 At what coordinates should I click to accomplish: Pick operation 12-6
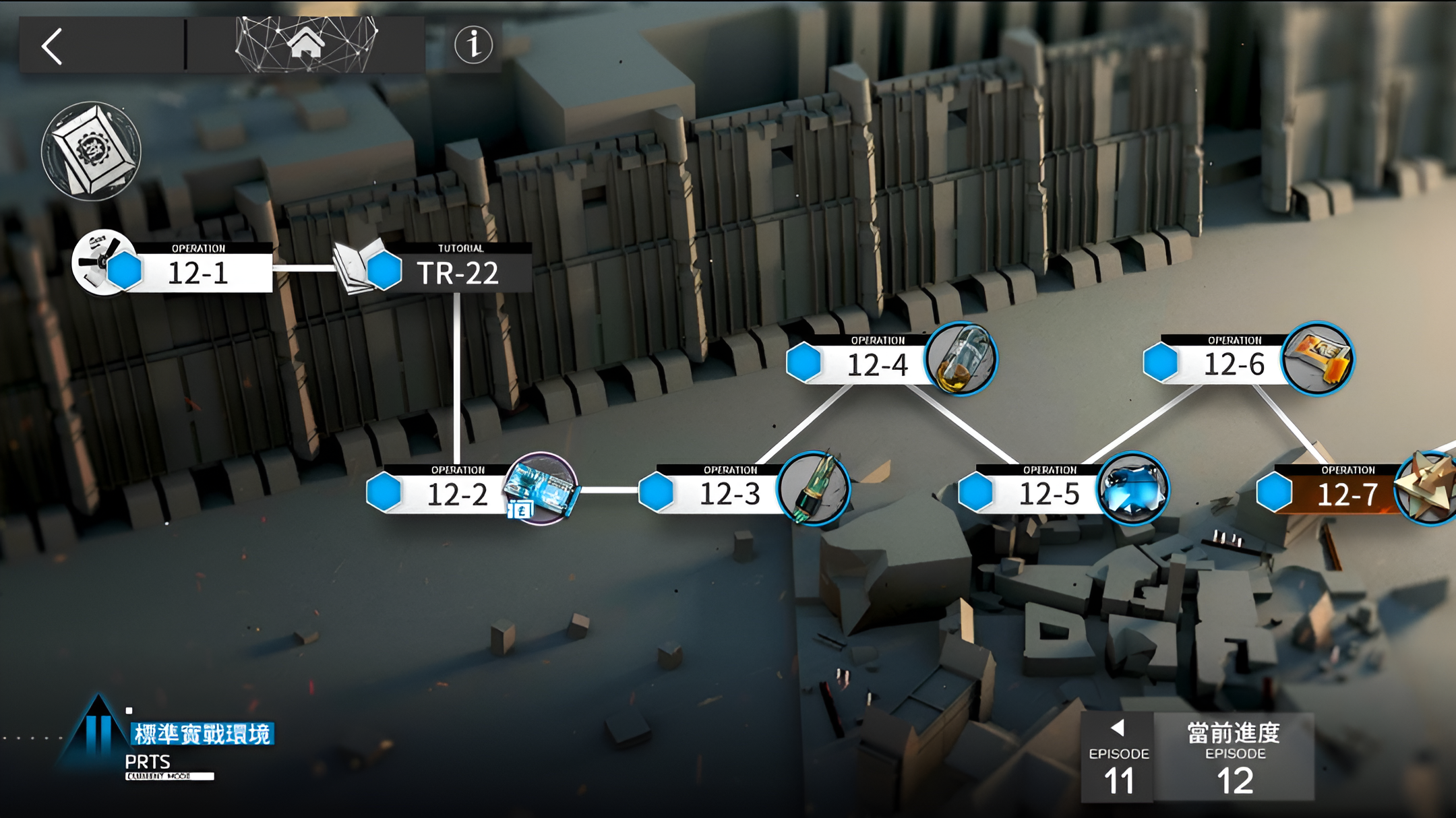pyautogui.click(x=1234, y=364)
